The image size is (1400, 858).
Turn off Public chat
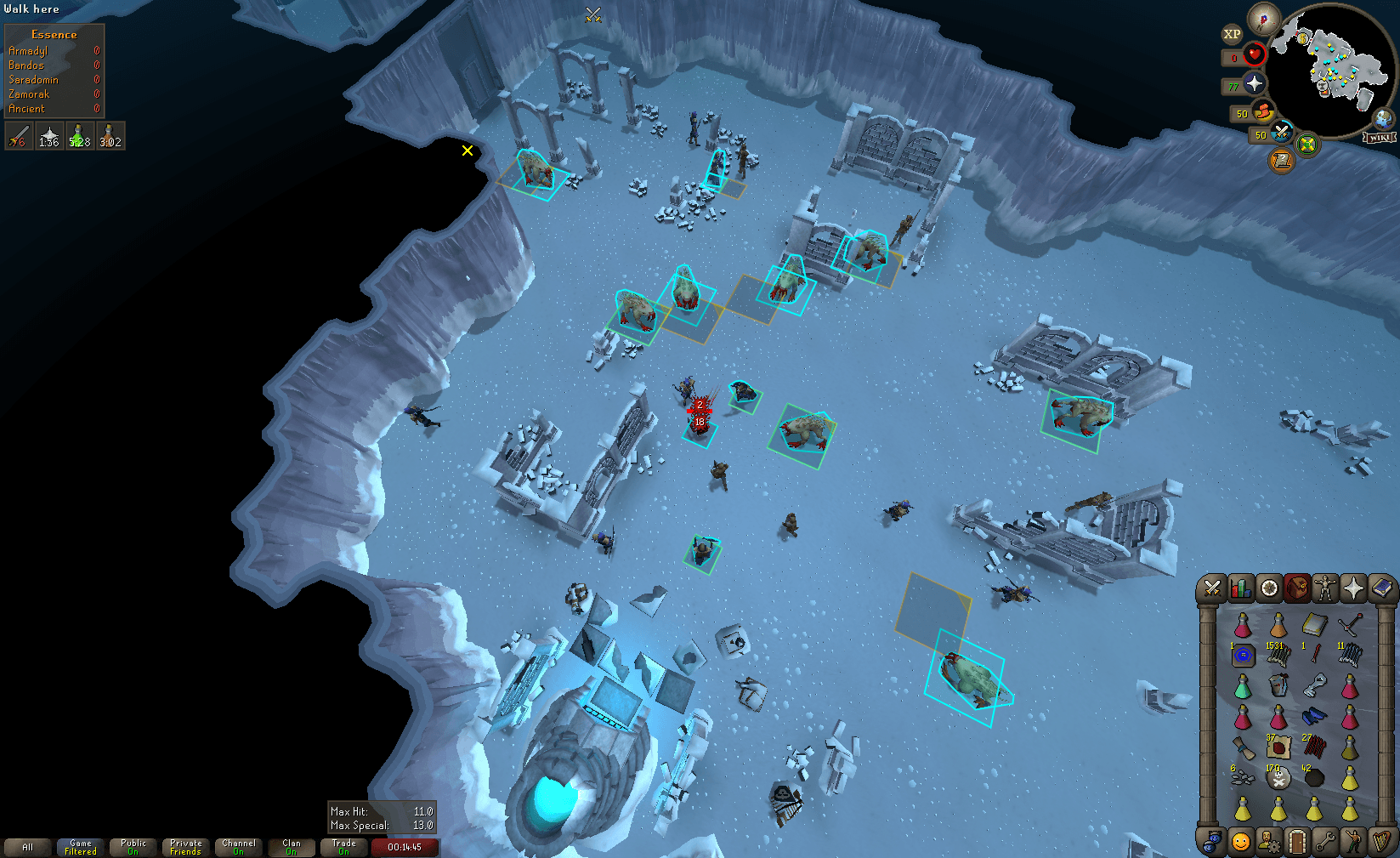133,847
